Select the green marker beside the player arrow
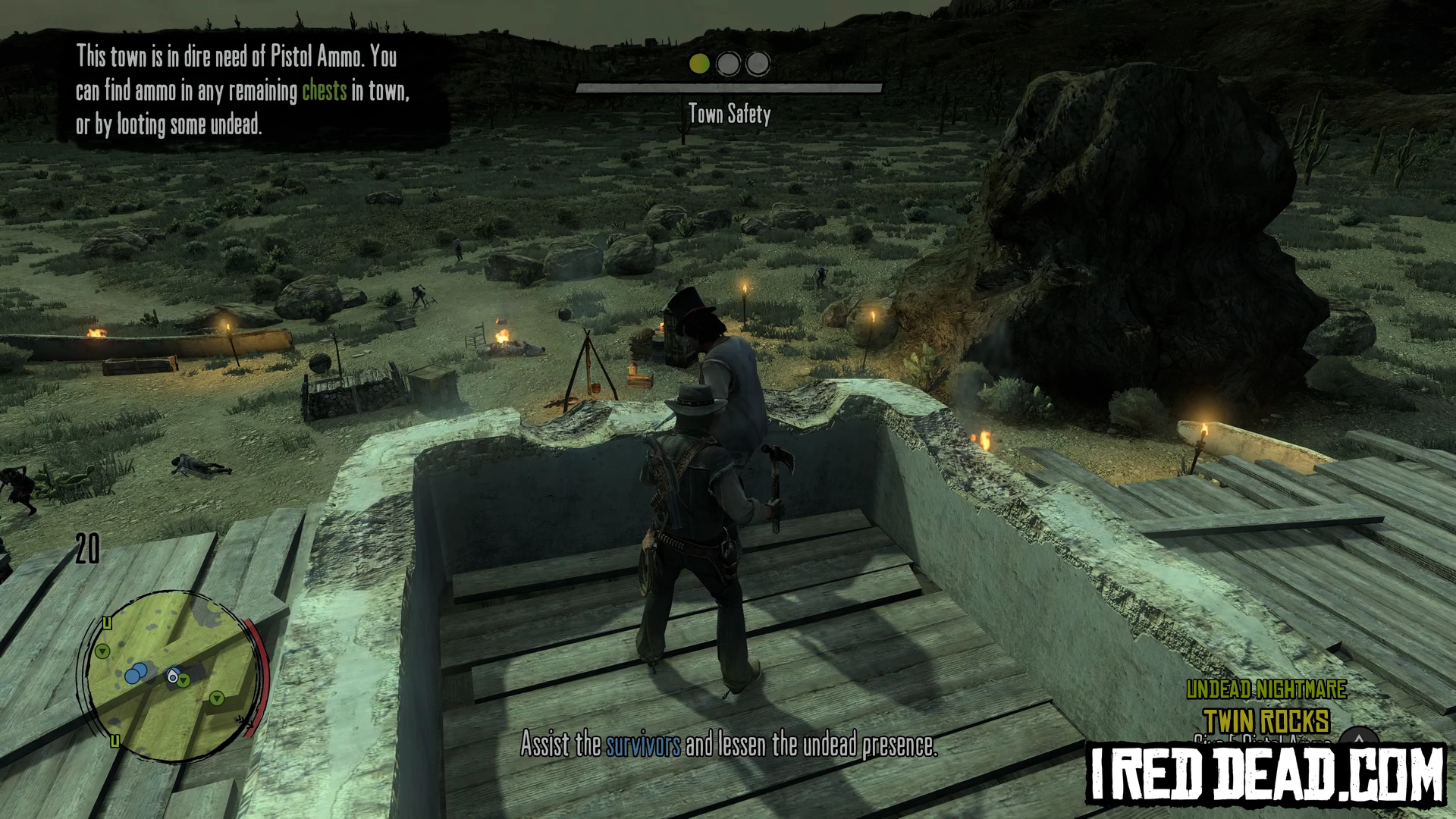 (x=184, y=681)
